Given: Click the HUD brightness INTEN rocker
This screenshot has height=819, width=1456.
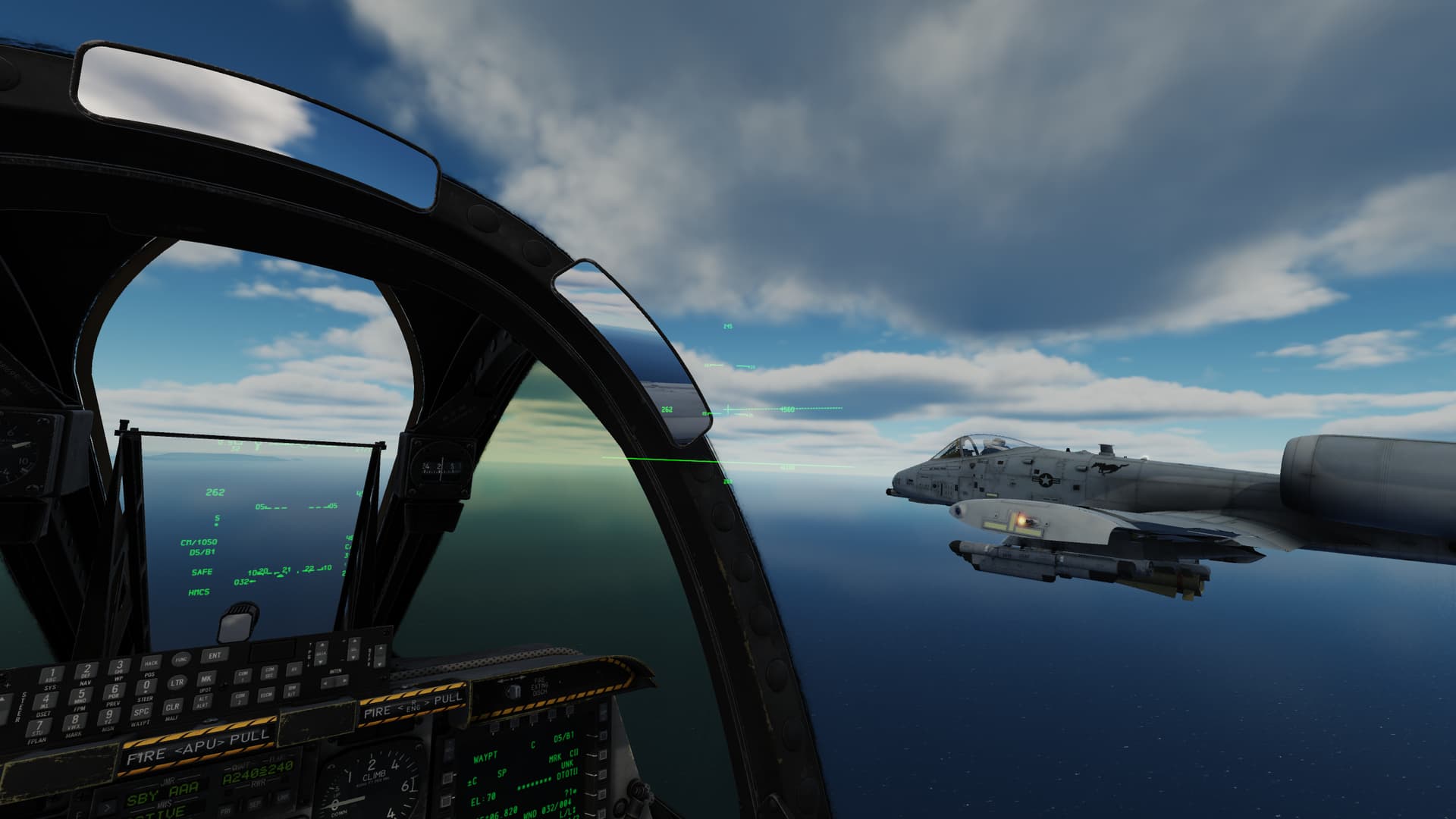Looking at the screenshot, I should coord(335,682).
